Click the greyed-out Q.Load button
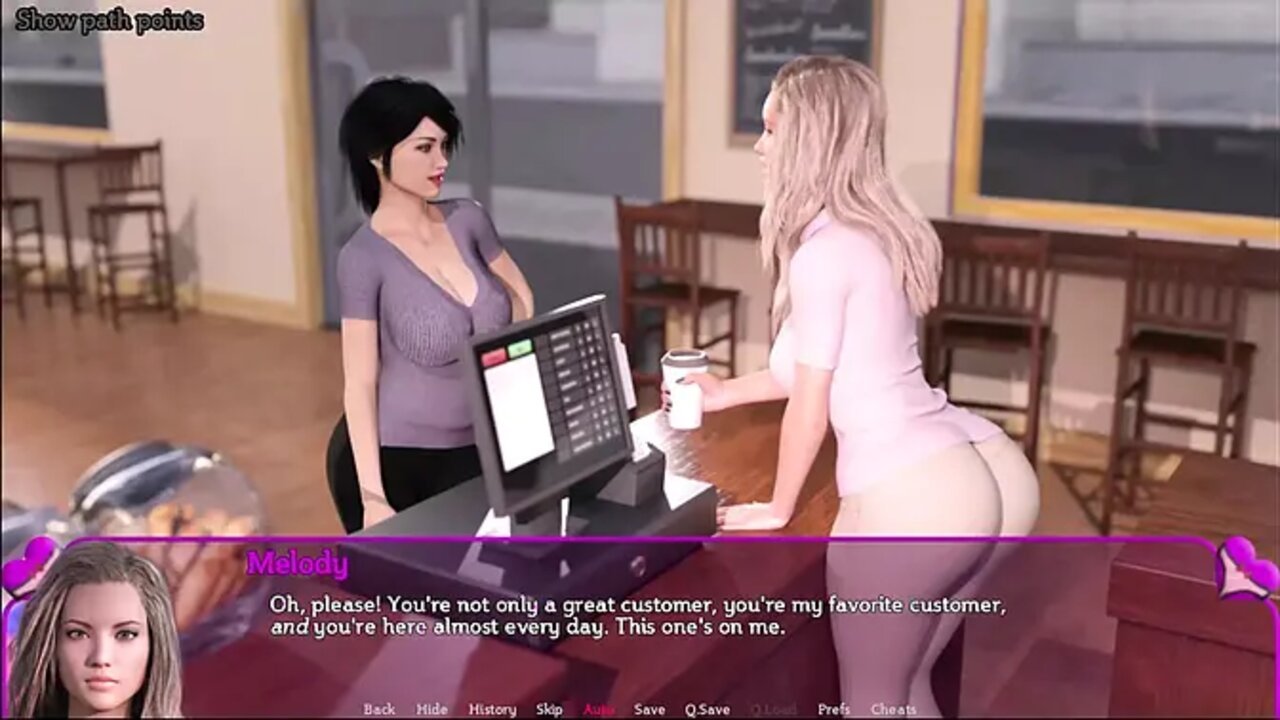Viewport: 1280px width, 720px height. (770, 709)
